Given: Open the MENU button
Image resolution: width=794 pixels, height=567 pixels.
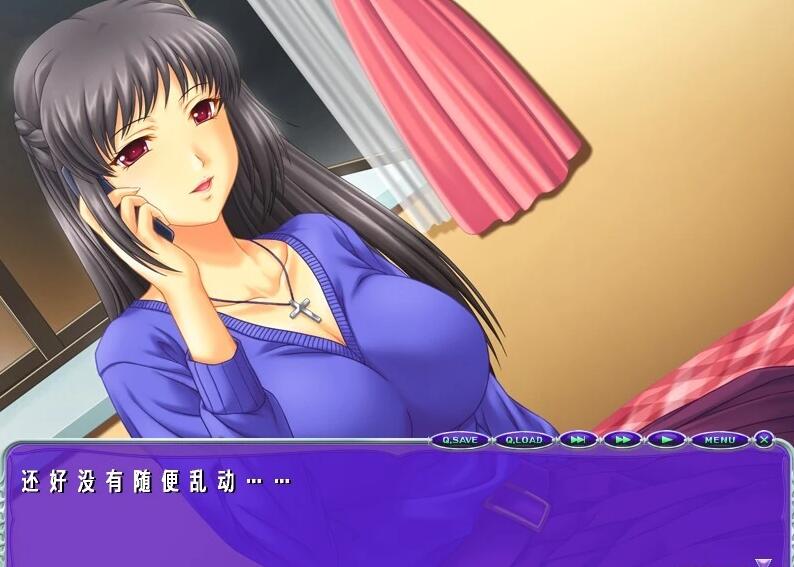Looking at the screenshot, I should tap(720, 440).
